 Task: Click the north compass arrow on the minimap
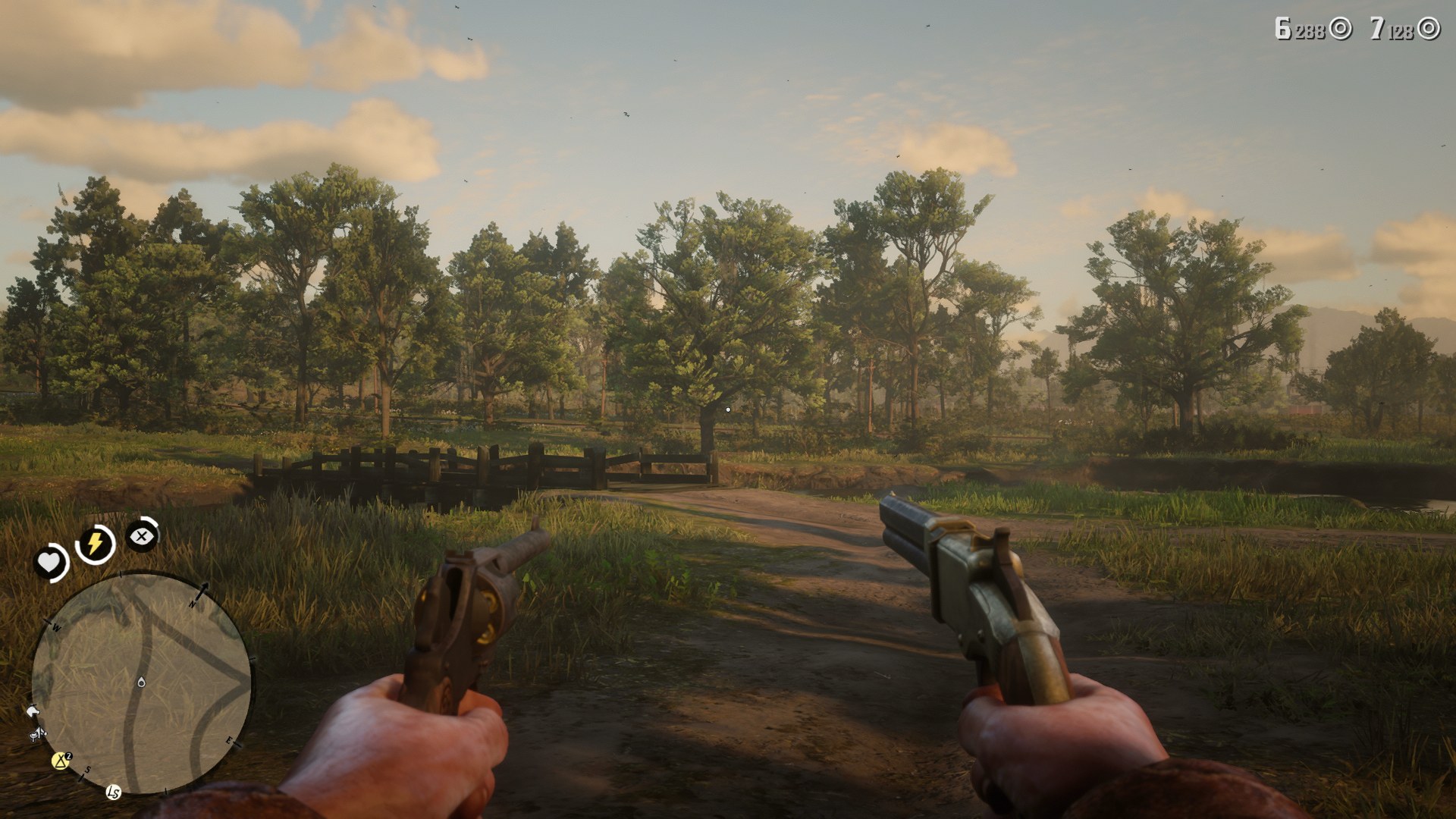click(203, 591)
